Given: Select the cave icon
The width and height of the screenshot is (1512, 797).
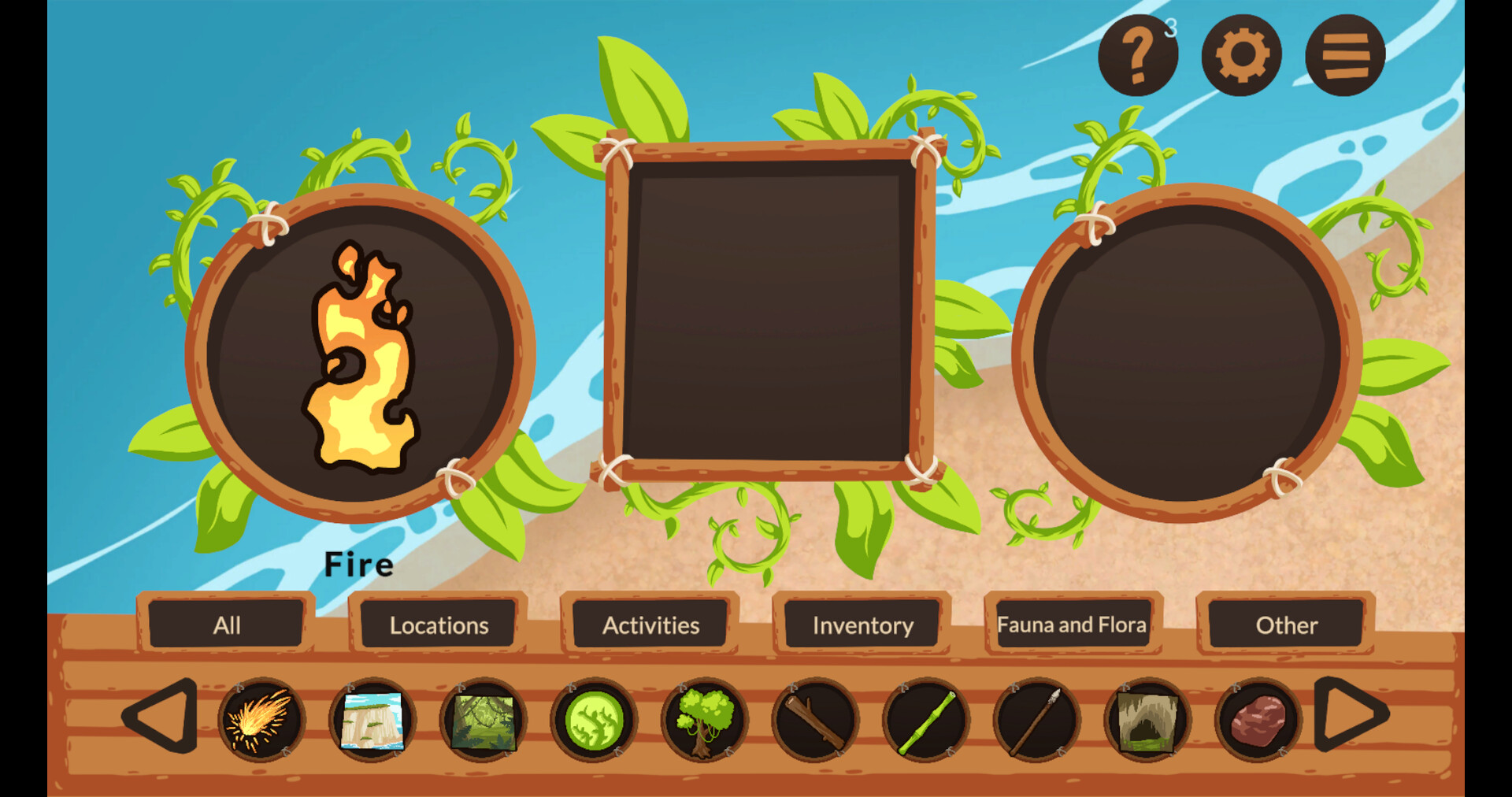Looking at the screenshot, I should [x=1147, y=721].
